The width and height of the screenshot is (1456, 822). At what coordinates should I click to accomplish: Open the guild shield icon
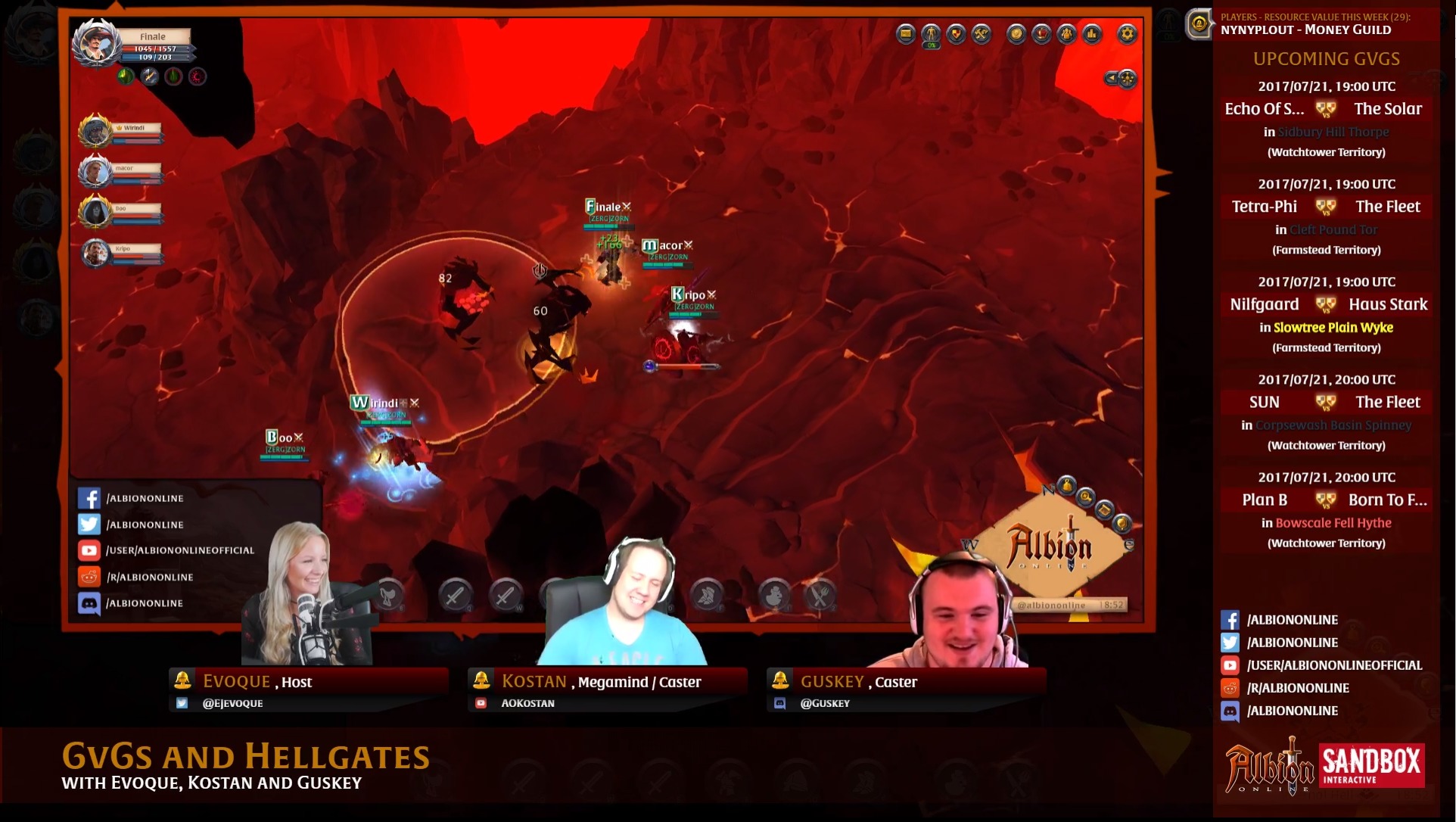pyautogui.click(x=956, y=35)
